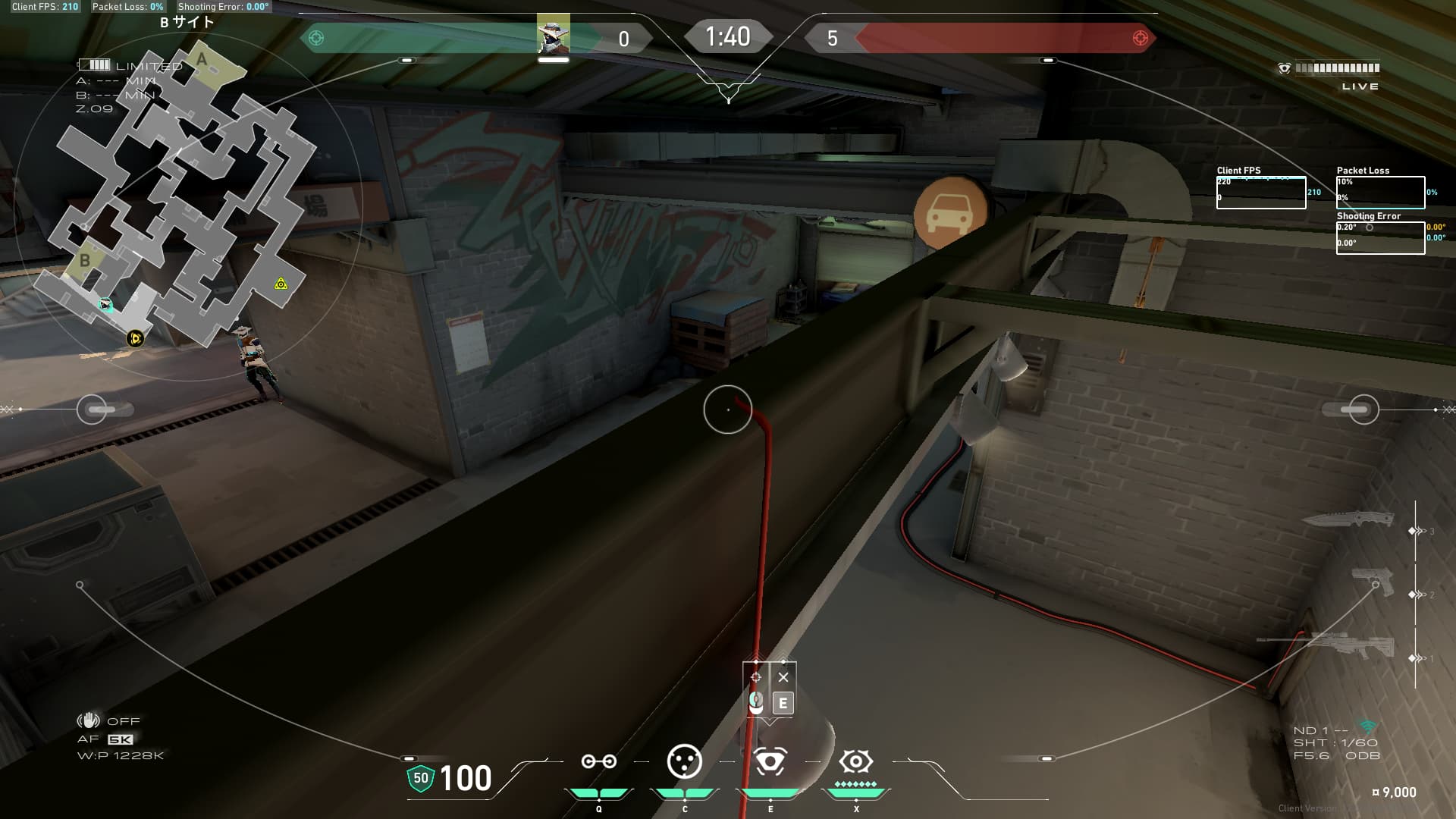Click the red team emblem in top bar

click(1140, 38)
